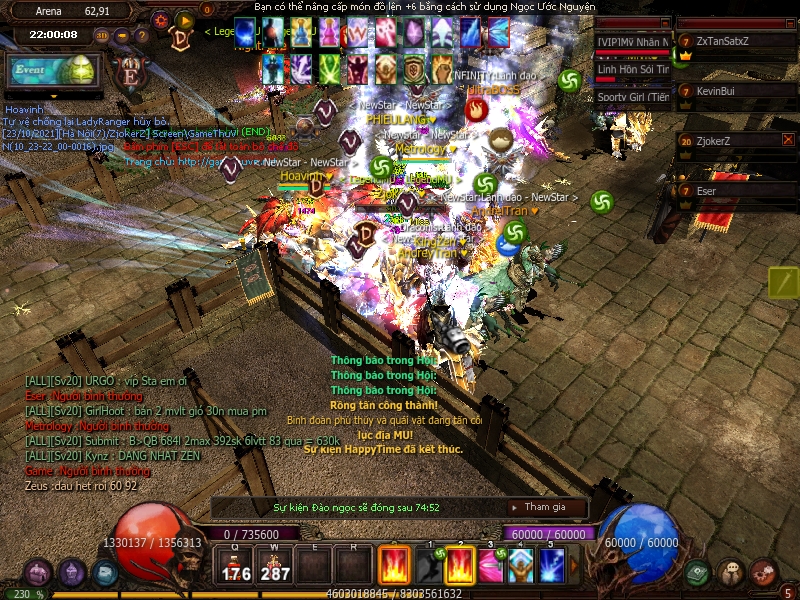
Task: Activate the pink sword skill in slot 3
Action: point(490,566)
